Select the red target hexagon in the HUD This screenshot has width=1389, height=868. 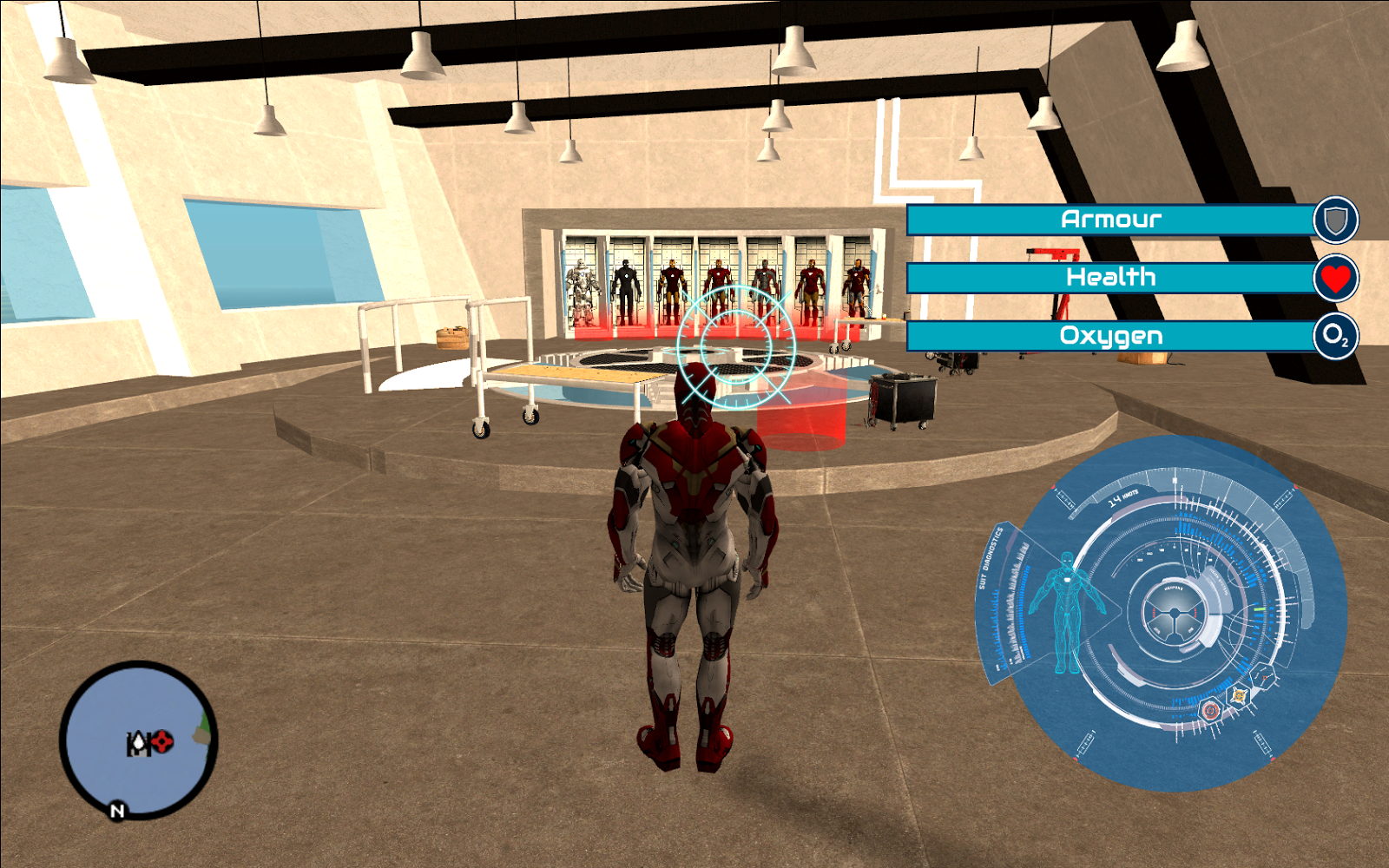(x=1210, y=710)
